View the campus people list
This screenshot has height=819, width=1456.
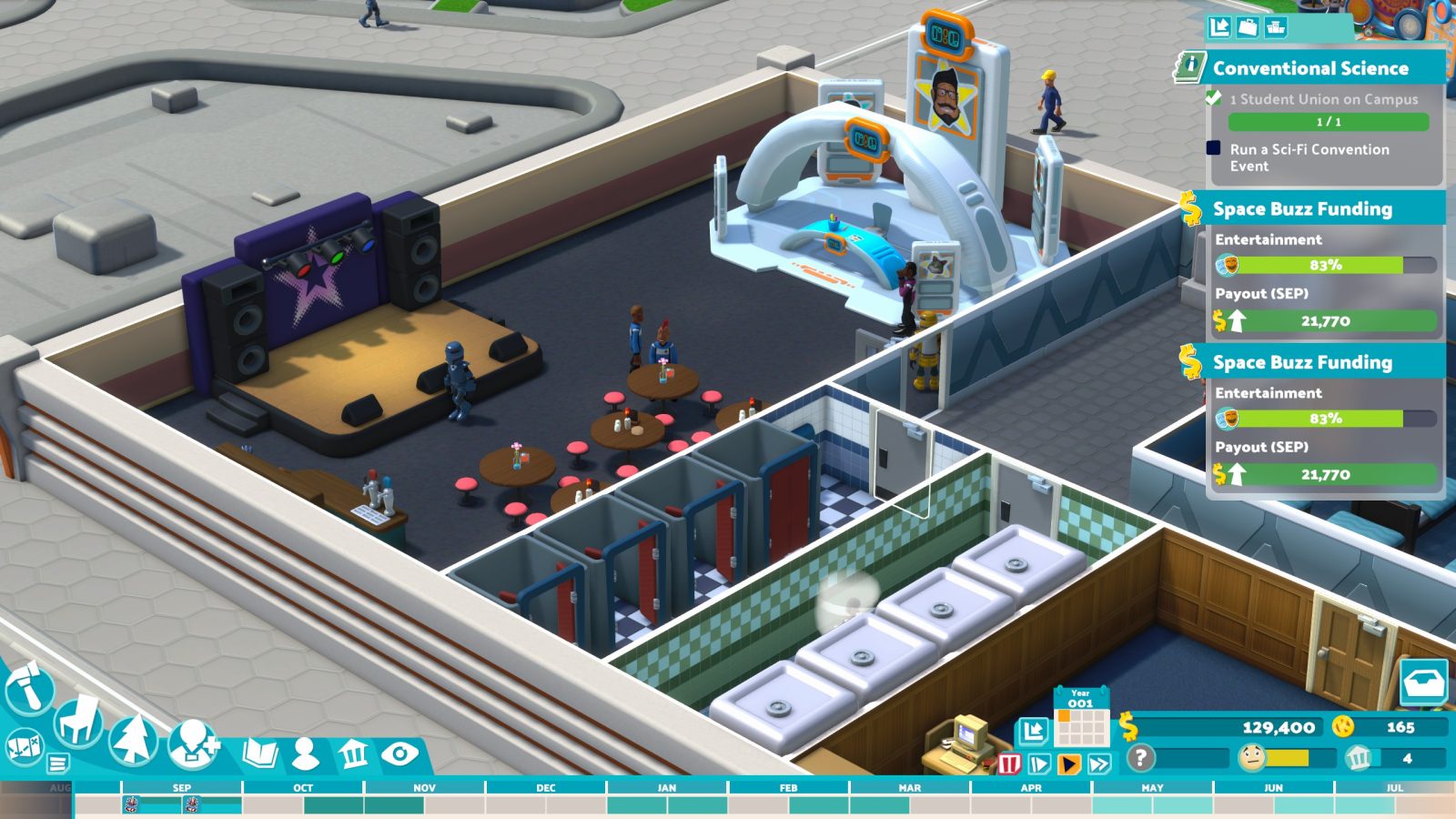click(x=306, y=753)
